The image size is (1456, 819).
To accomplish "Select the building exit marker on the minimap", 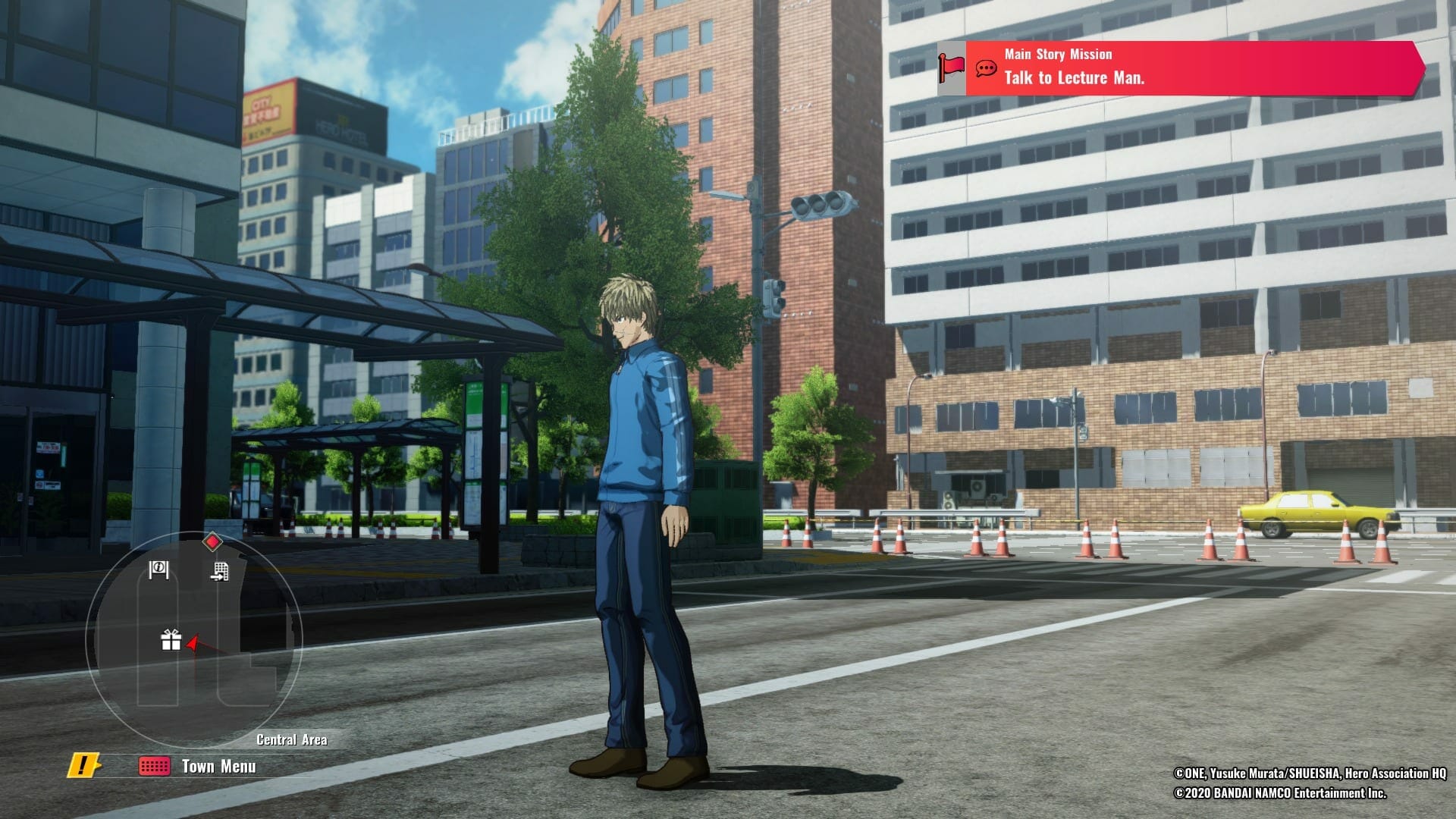I will point(219,571).
